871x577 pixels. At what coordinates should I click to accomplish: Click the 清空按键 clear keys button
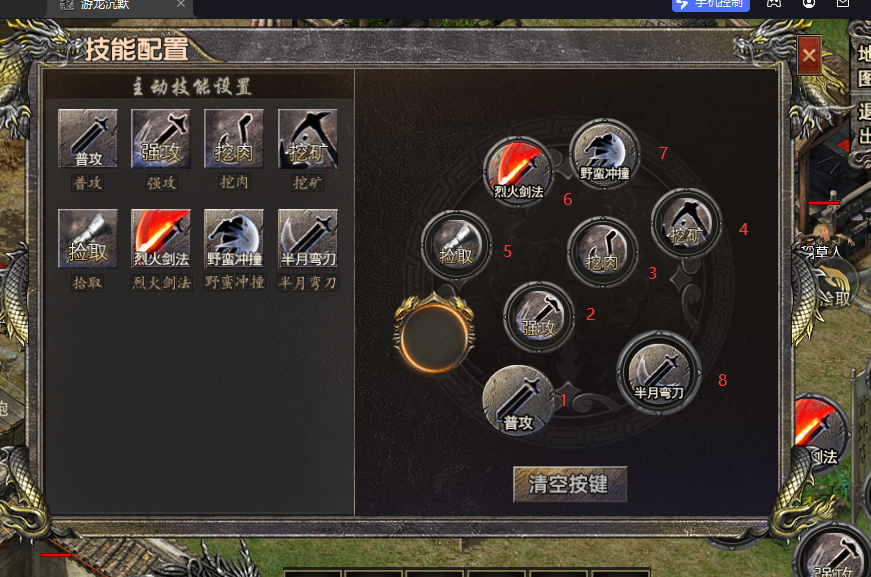point(570,484)
